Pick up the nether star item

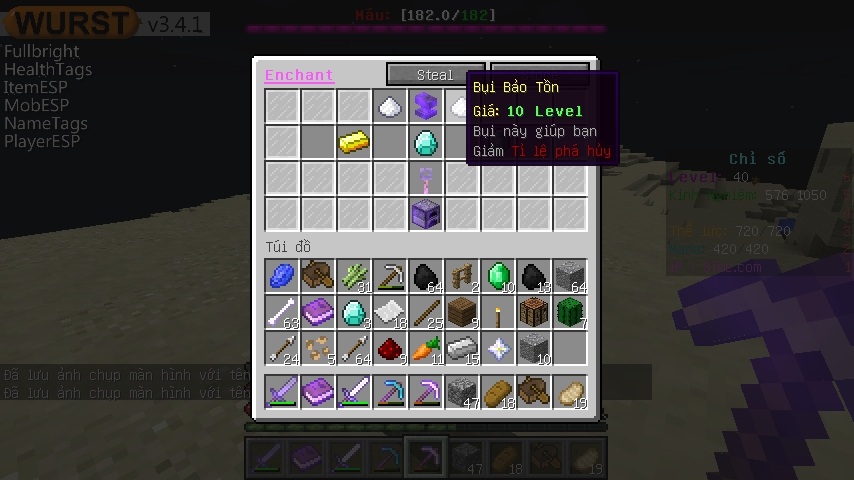pyautogui.click(x=498, y=348)
